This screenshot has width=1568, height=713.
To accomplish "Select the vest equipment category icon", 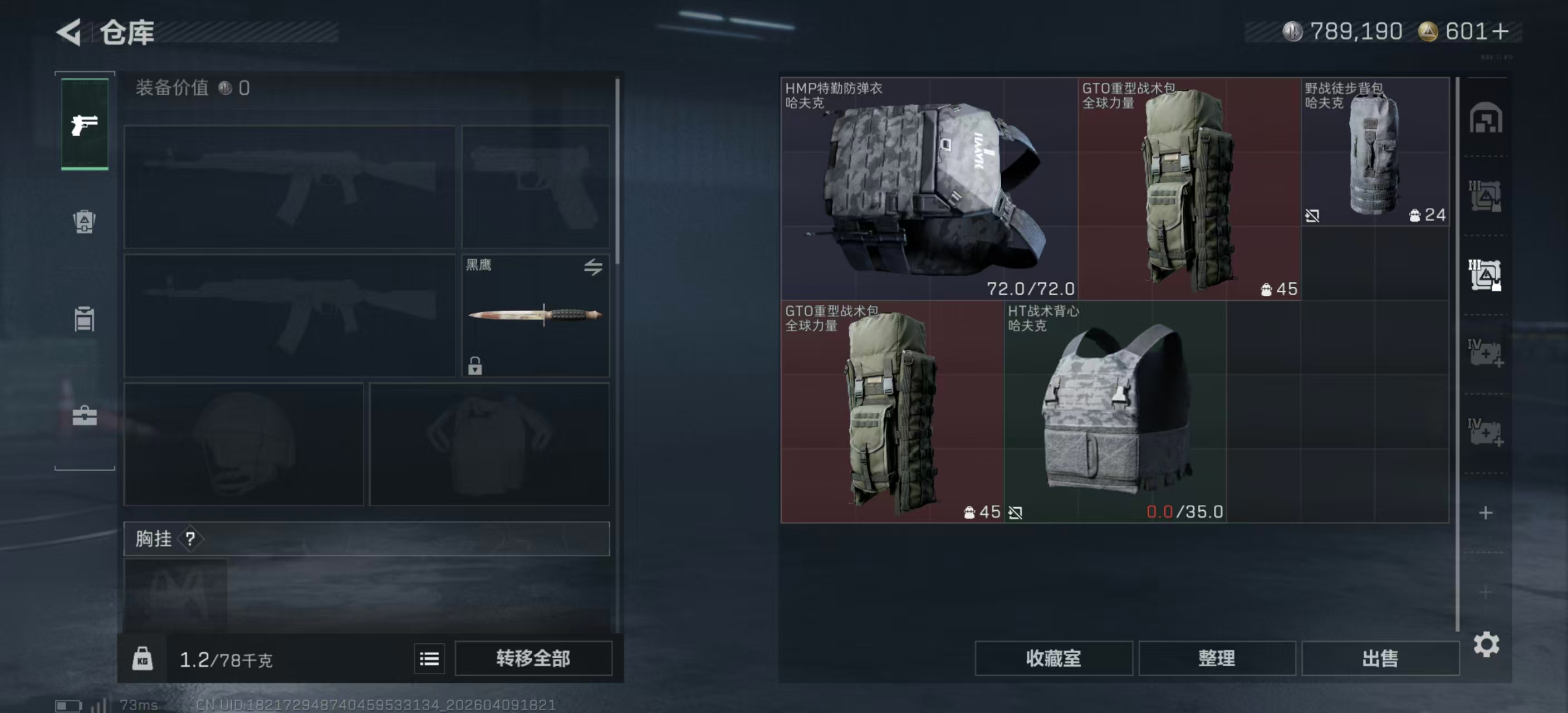I will (x=84, y=319).
